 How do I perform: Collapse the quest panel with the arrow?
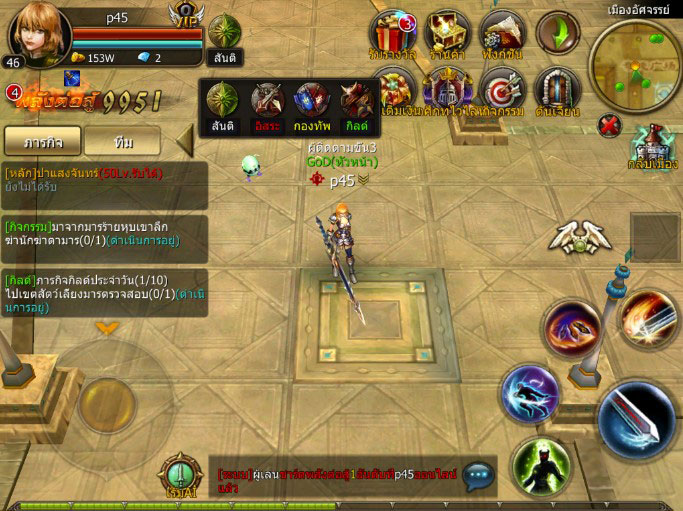pos(184,140)
